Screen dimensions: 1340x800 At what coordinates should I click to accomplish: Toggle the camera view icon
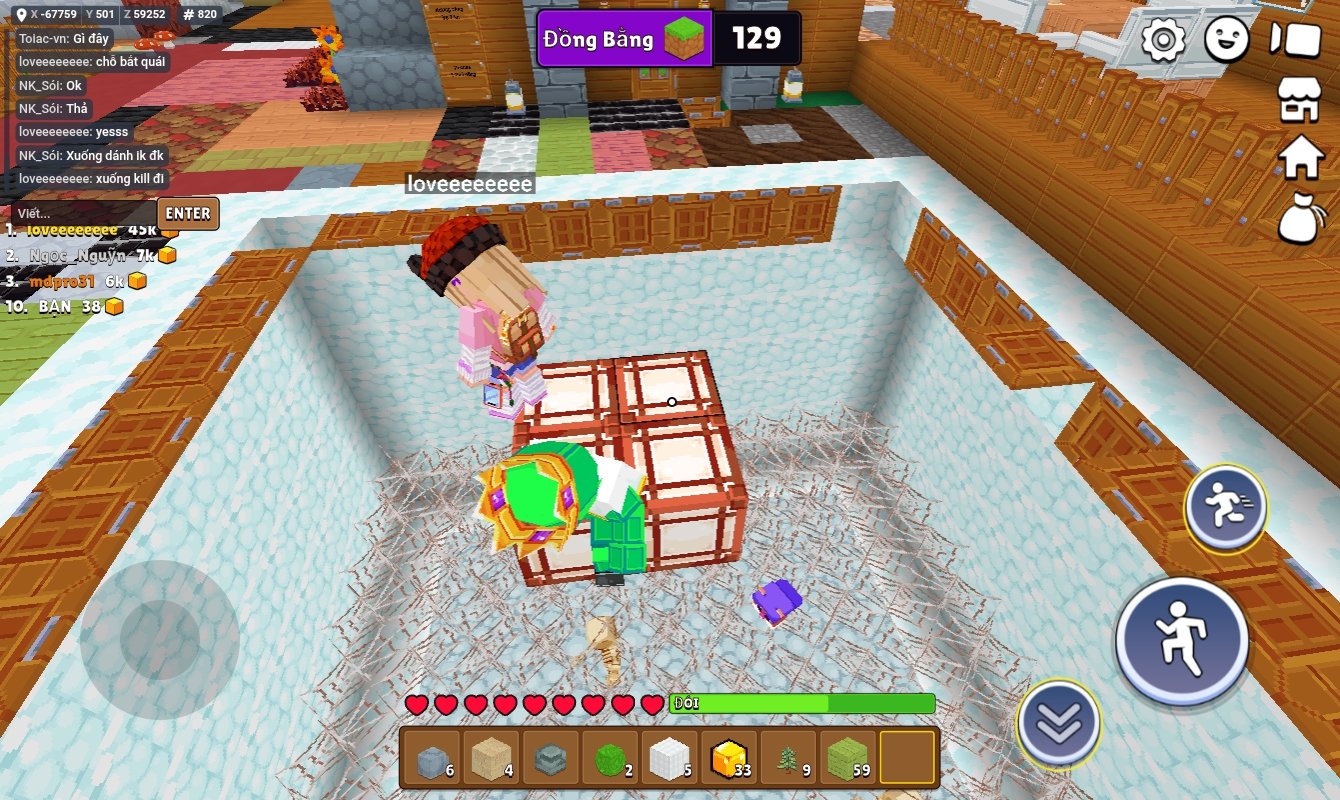tap(1295, 40)
